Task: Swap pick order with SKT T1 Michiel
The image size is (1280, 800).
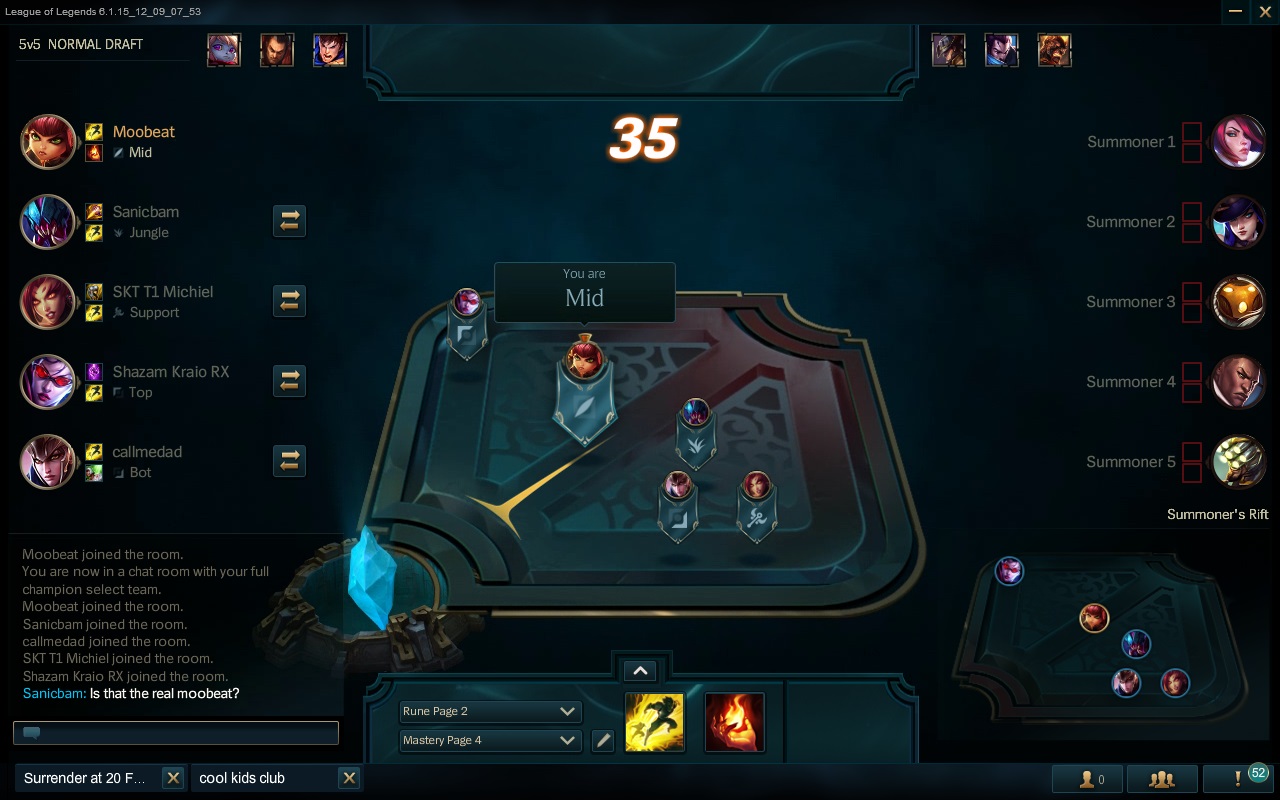Action: (289, 301)
